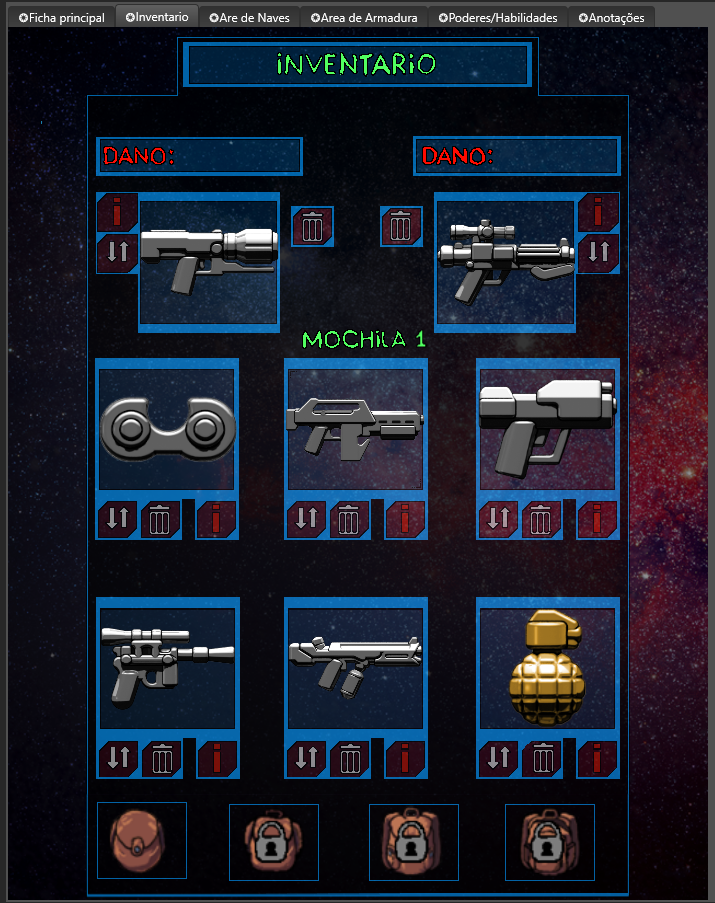715x903 pixels.
Task: Click the right DANO damage field
Action: (517, 156)
